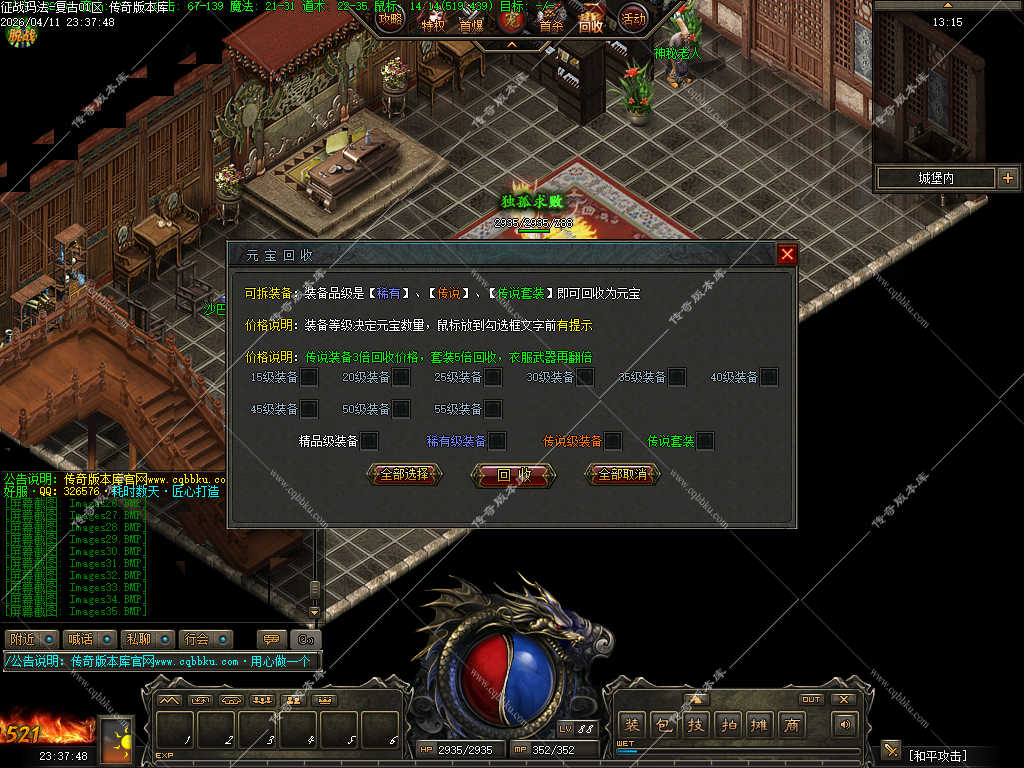Toggle the 精品级装备 checkbox
Screen dimensions: 1024x768
click(369, 441)
